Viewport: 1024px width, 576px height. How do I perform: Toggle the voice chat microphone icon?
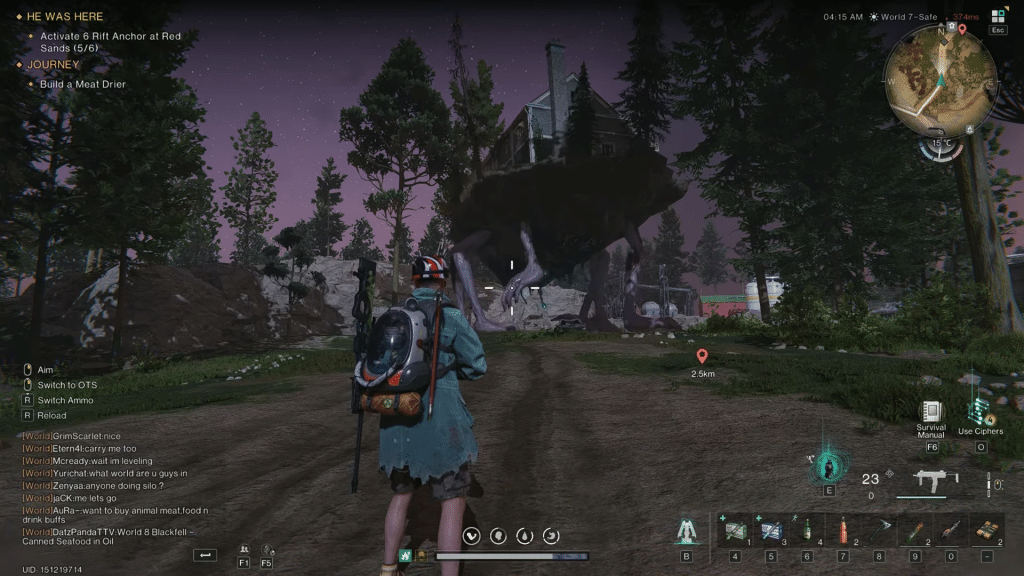pyautogui.click(x=267, y=550)
